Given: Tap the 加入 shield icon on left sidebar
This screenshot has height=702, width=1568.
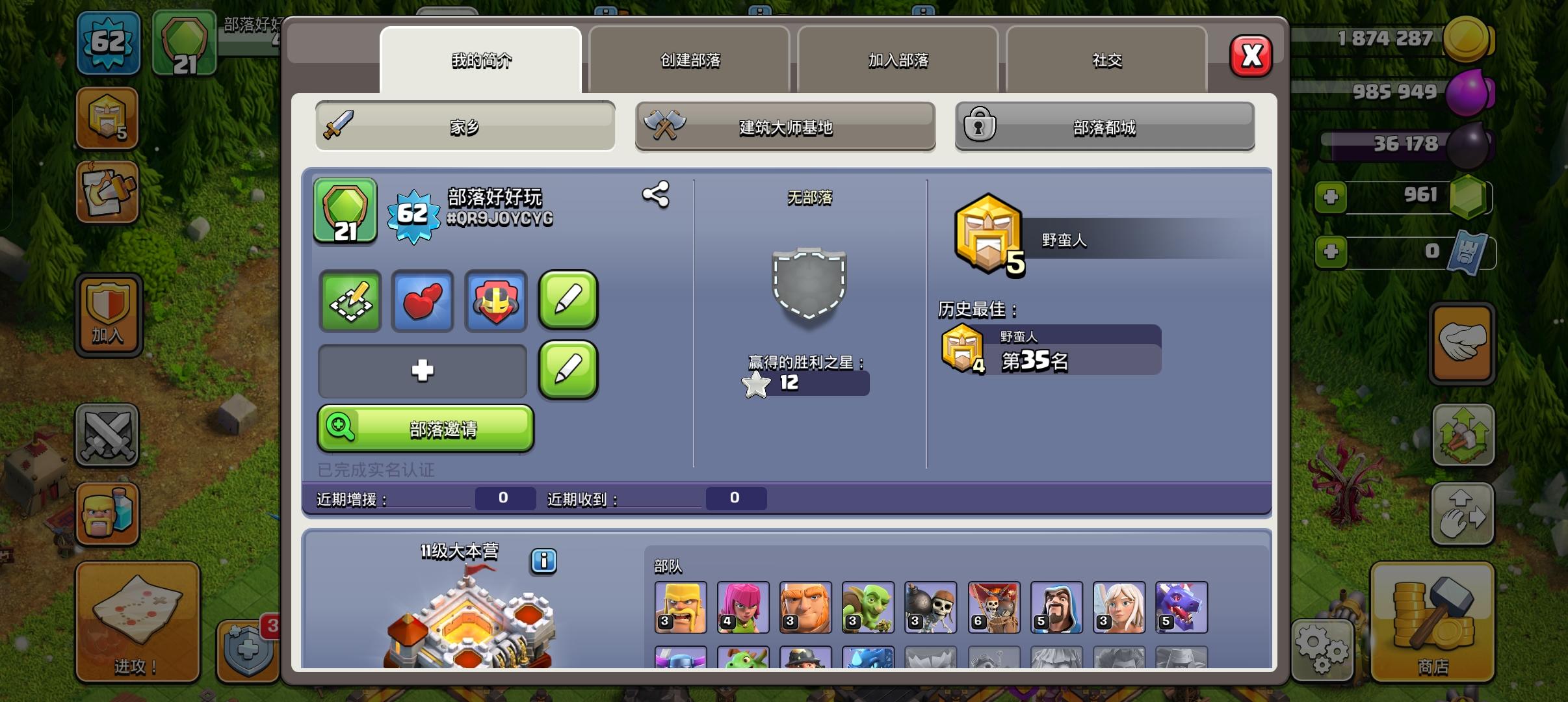Looking at the screenshot, I should pos(108,315).
